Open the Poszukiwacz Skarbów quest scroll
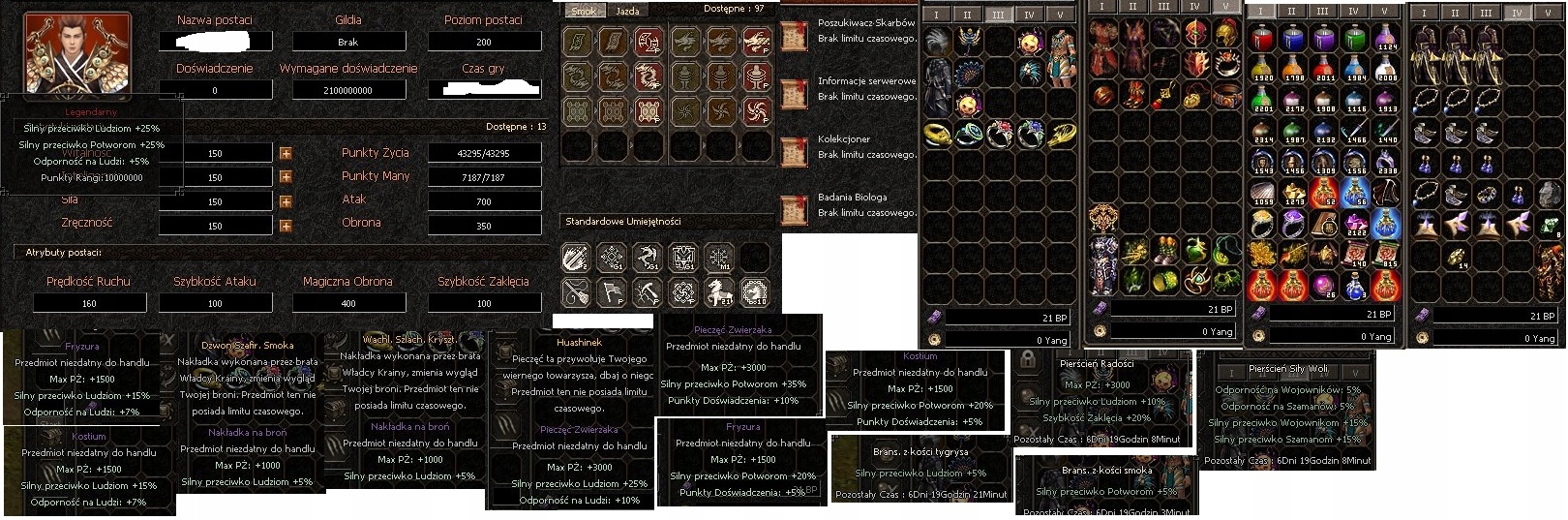The width and height of the screenshot is (1568, 520). [794, 37]
